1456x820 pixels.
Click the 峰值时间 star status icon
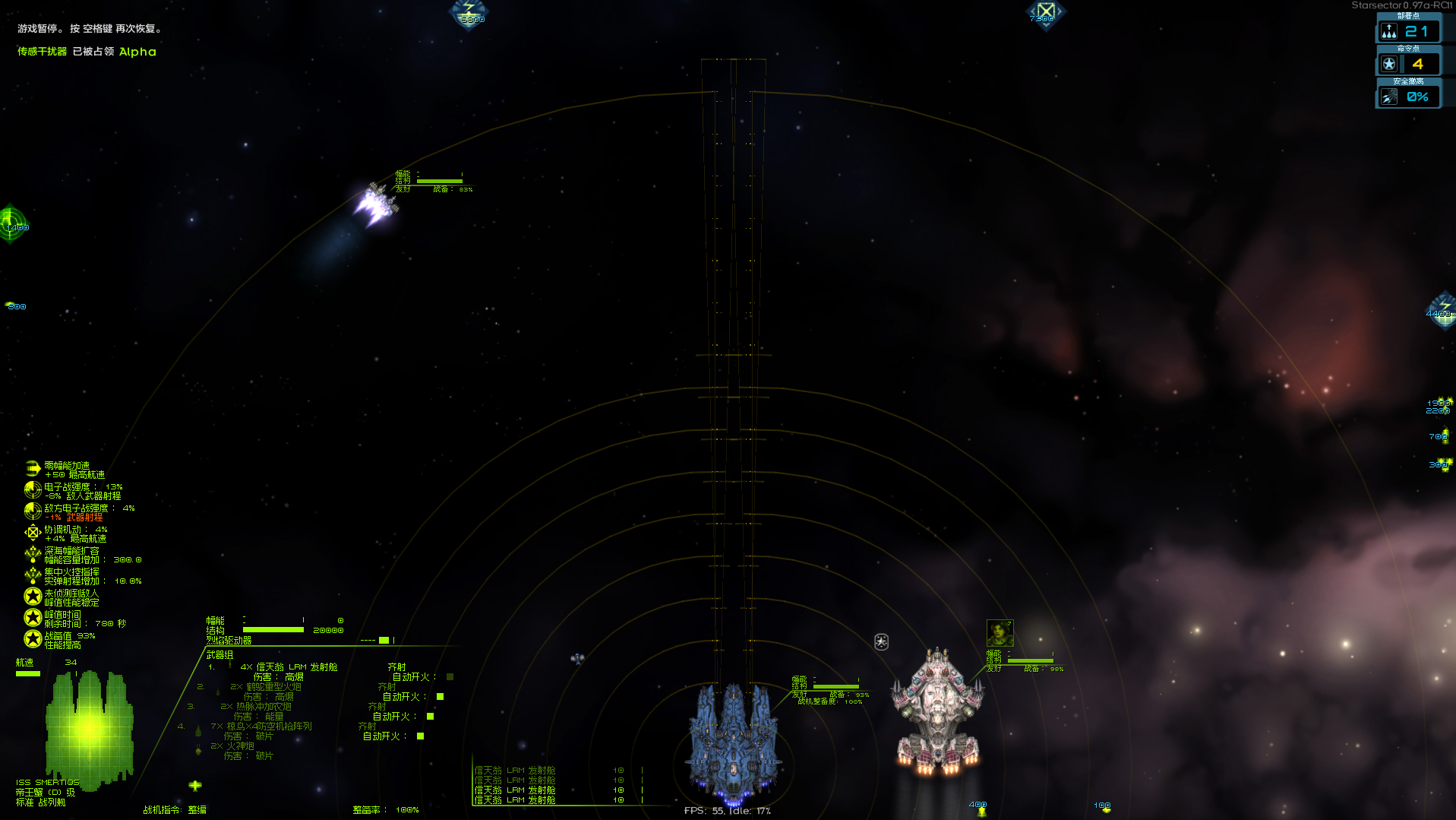click(33, 618)
